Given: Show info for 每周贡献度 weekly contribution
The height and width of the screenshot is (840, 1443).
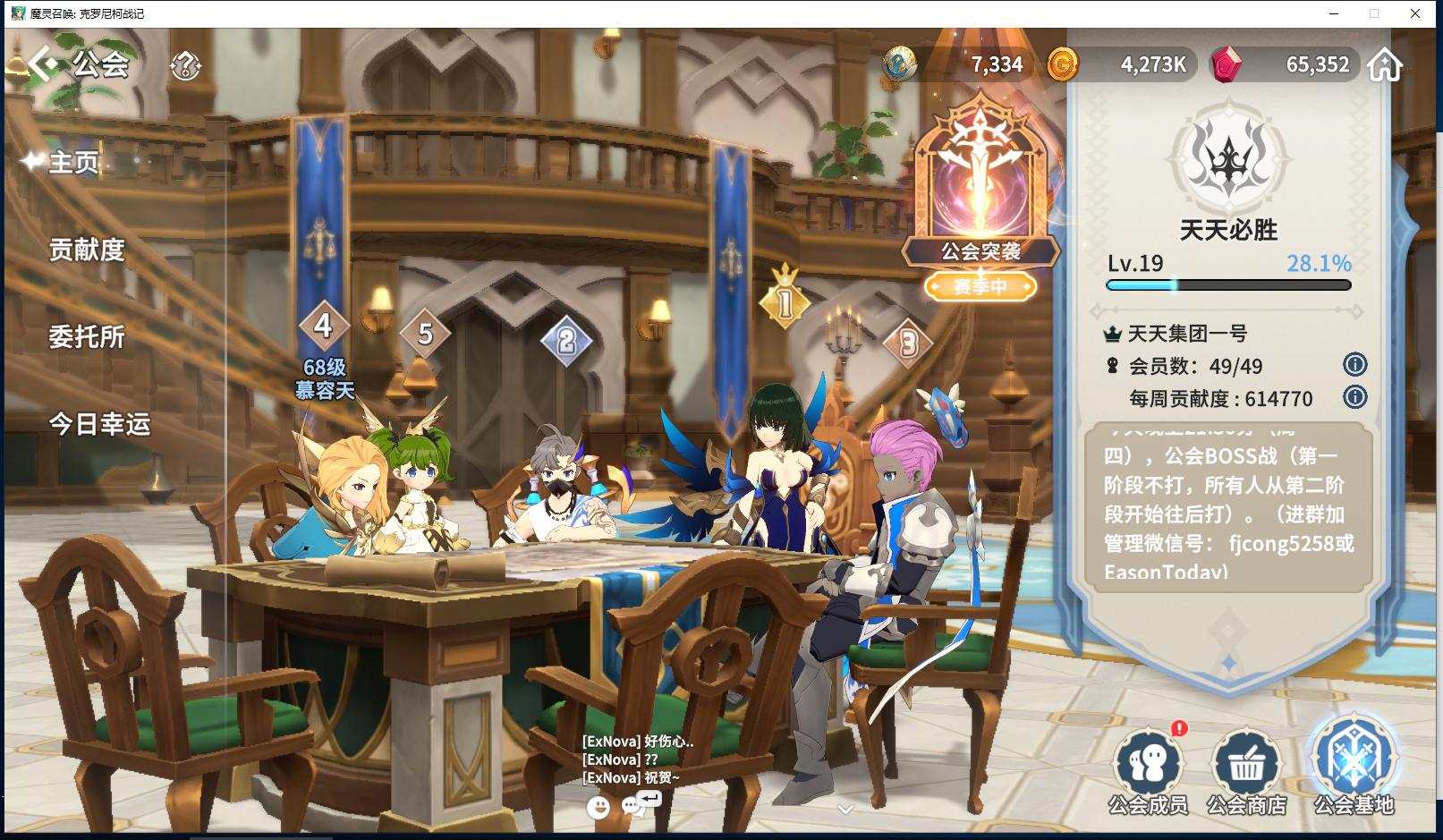Looking at the screenshot, I should click(1354, 397).
